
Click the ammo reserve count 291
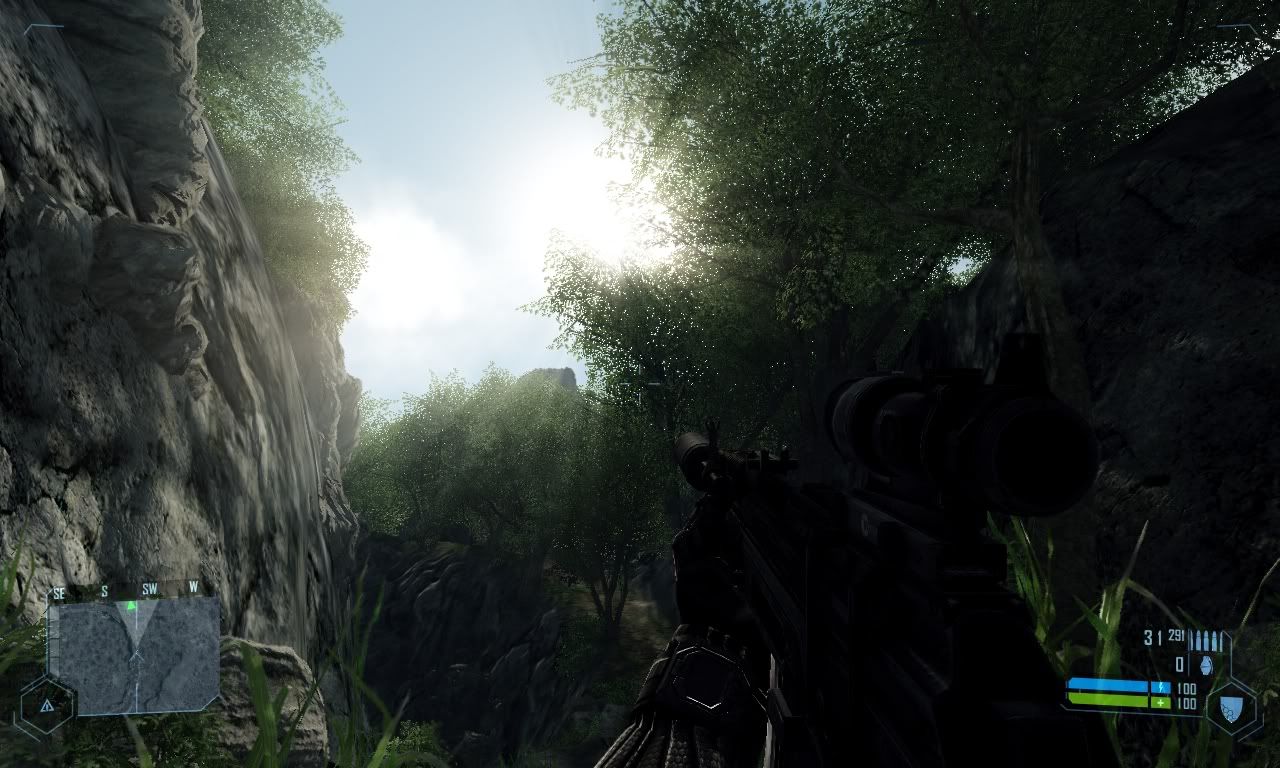(1175, 636)
